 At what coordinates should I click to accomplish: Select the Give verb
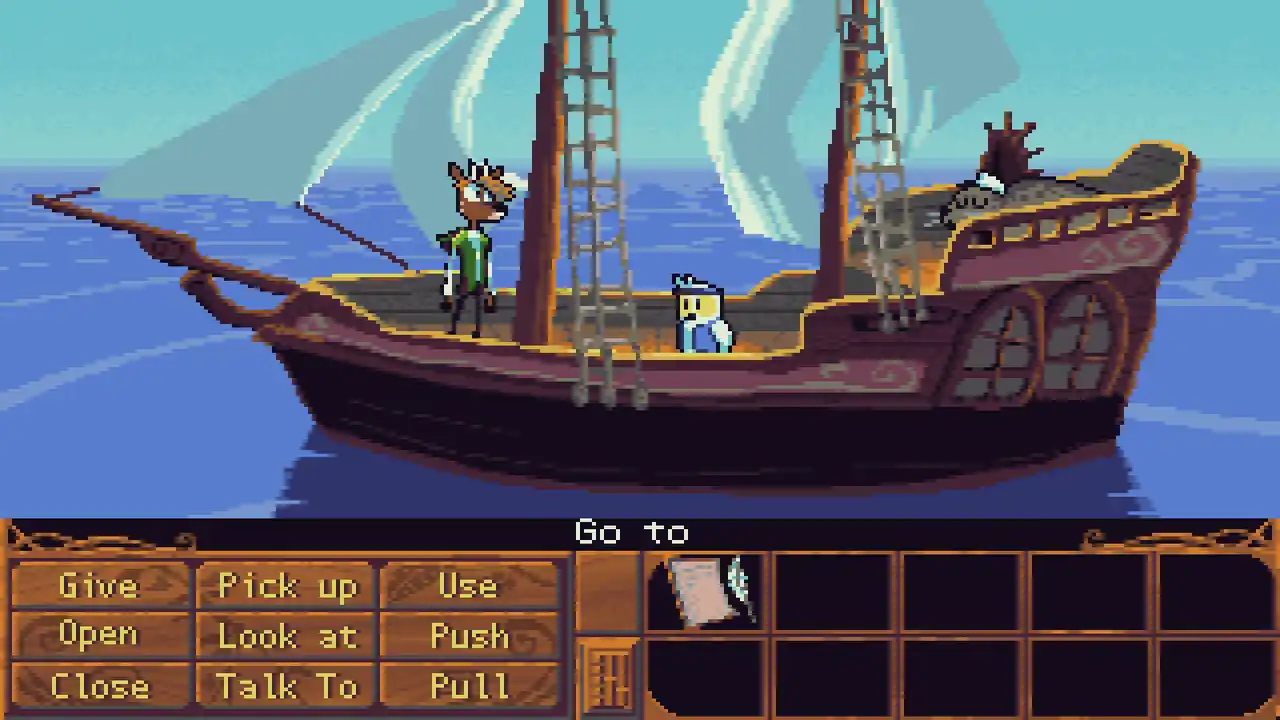(x=98, y=586)
